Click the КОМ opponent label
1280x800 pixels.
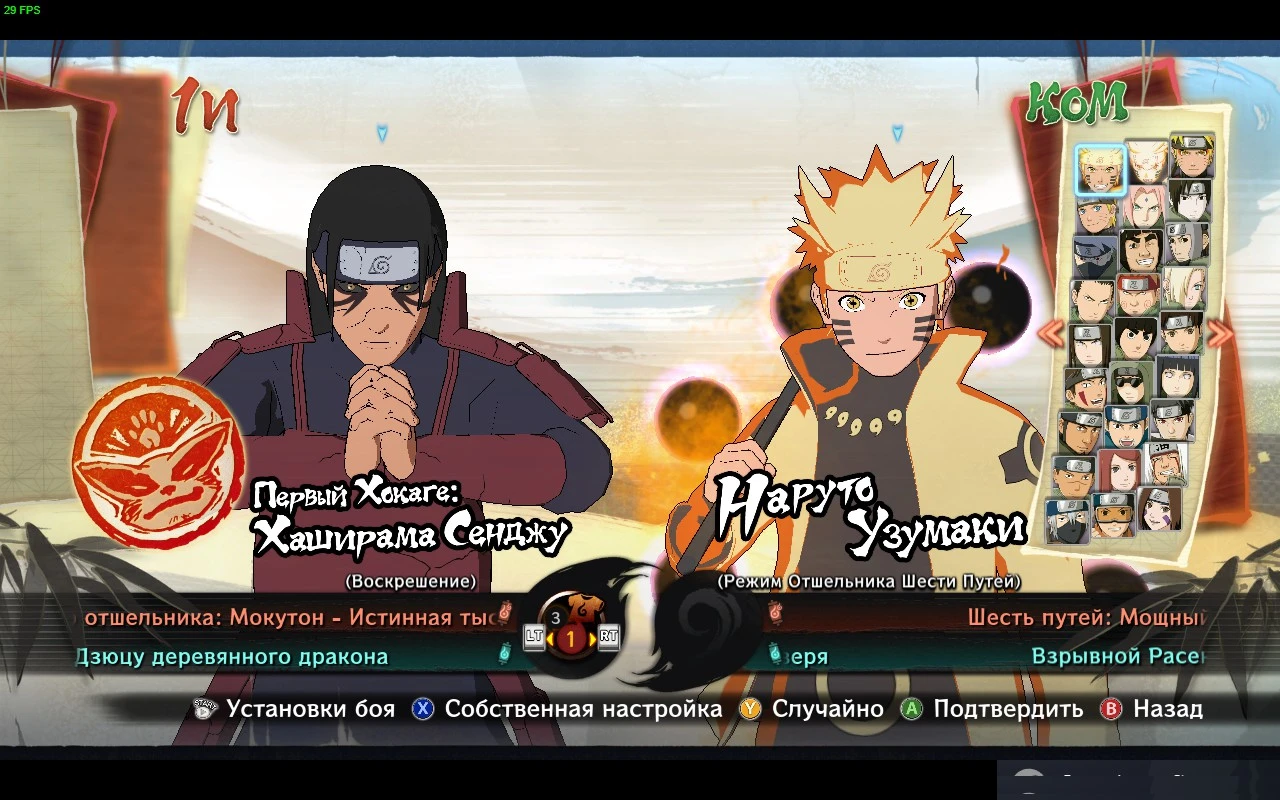(x=1075, y=103)
